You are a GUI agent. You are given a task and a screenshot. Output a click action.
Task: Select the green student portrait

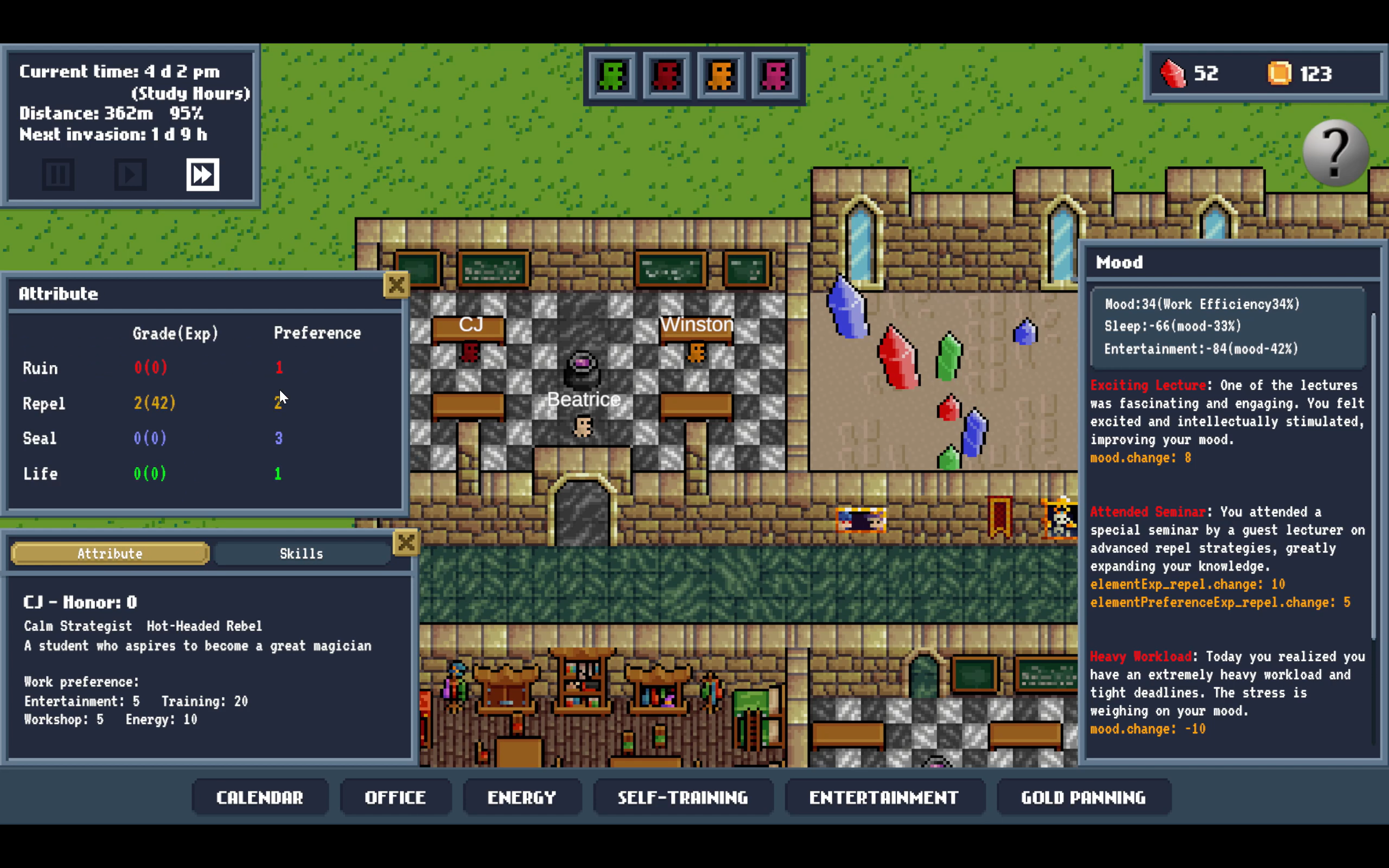point(612,75)
